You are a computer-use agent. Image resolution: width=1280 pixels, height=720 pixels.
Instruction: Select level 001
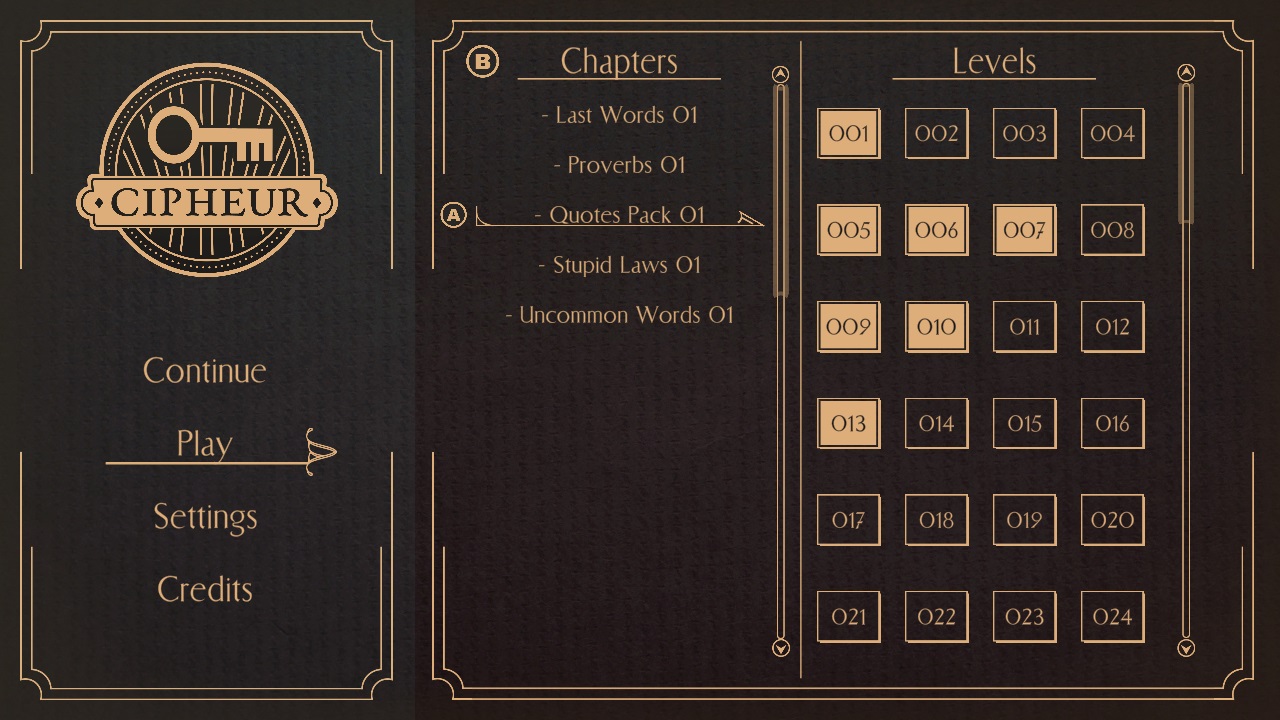848,134
